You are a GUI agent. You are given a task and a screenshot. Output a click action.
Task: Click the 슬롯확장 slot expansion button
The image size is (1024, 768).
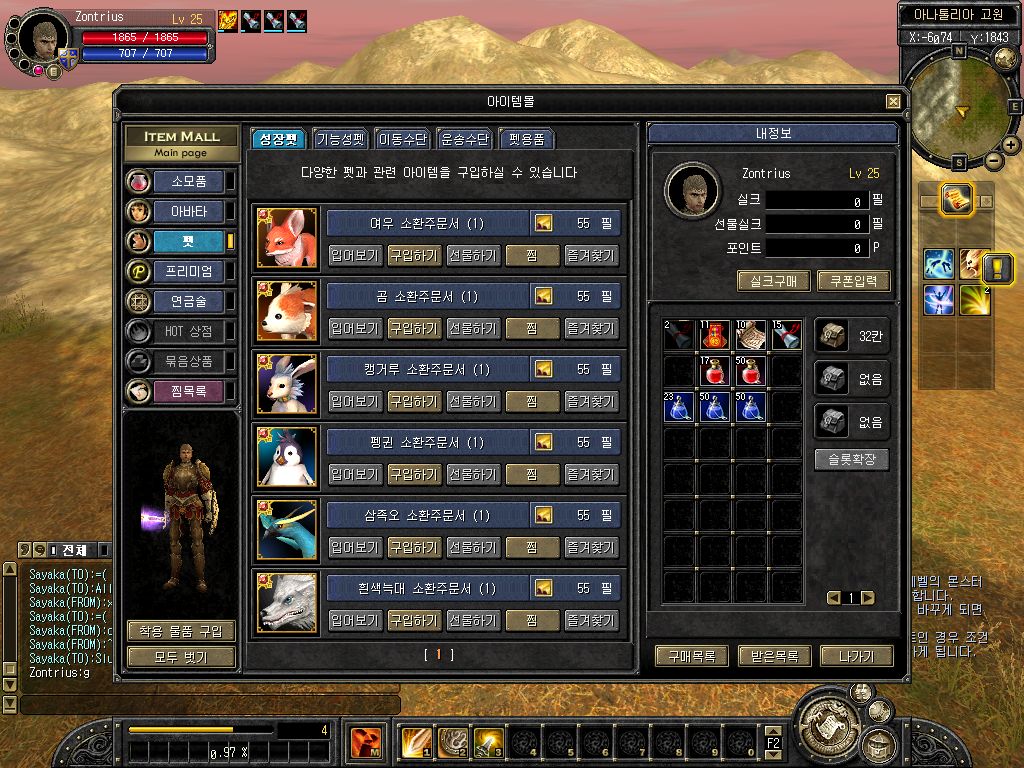[x=851, y=460]
